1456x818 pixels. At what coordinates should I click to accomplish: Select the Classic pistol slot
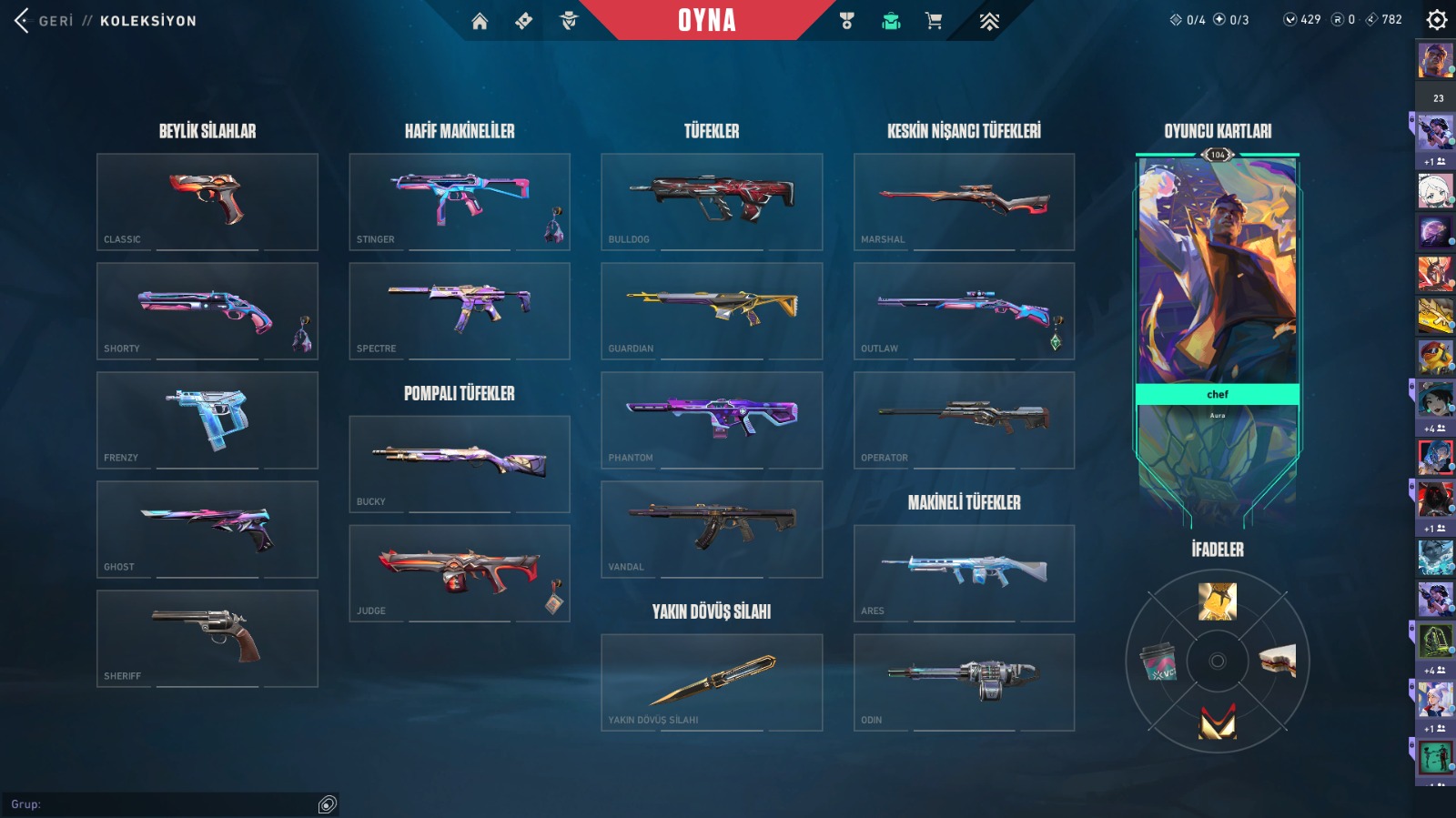(207, 201)
